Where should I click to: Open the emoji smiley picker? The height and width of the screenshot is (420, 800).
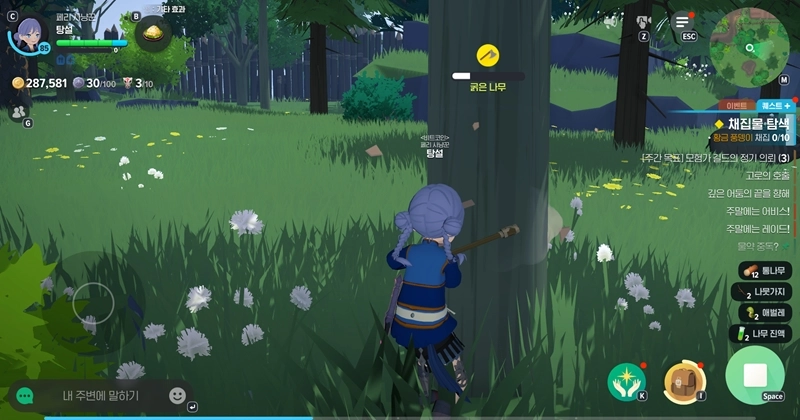[x=178, y=395]
